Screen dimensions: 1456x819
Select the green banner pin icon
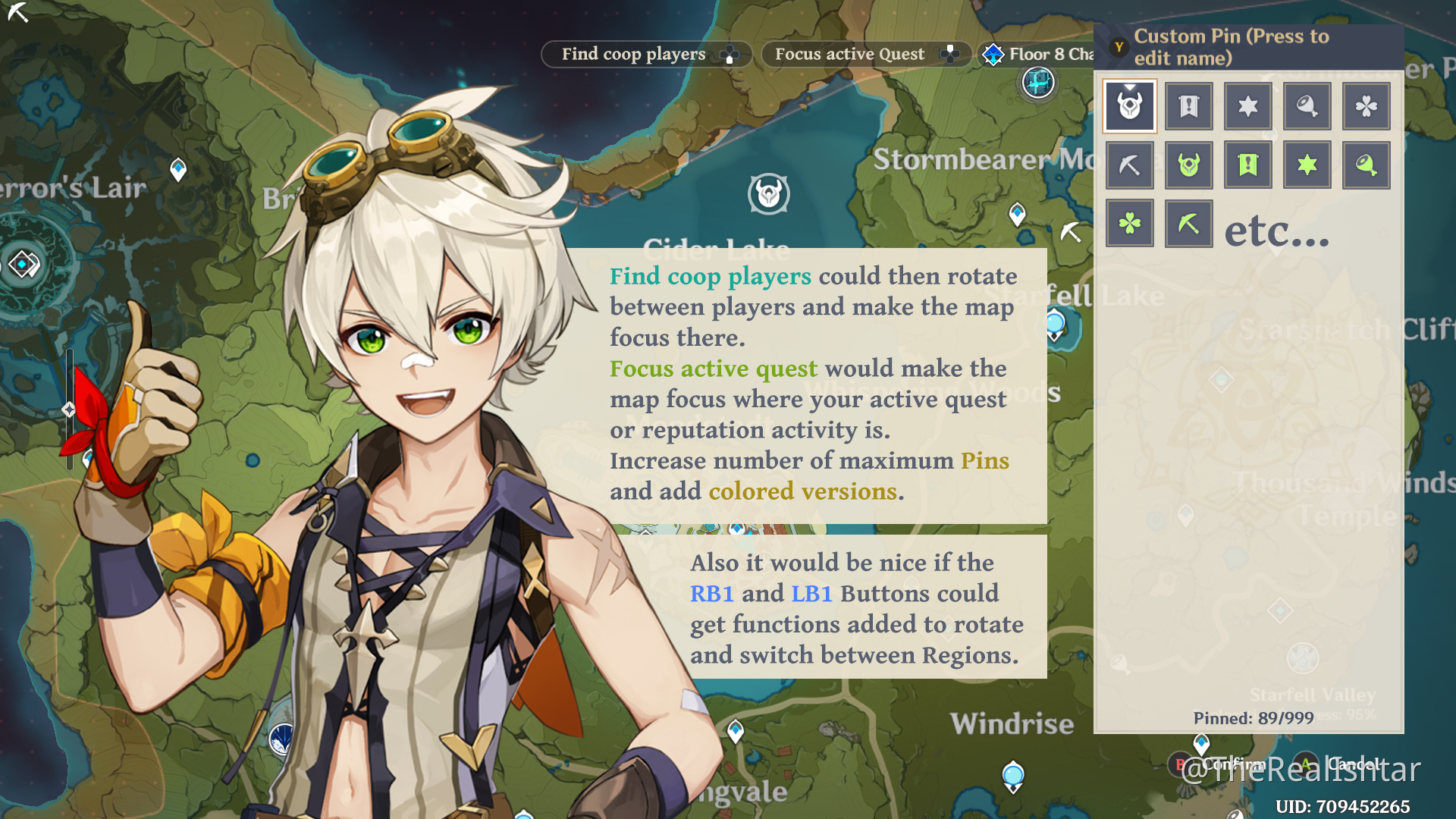pos(1247,165)
